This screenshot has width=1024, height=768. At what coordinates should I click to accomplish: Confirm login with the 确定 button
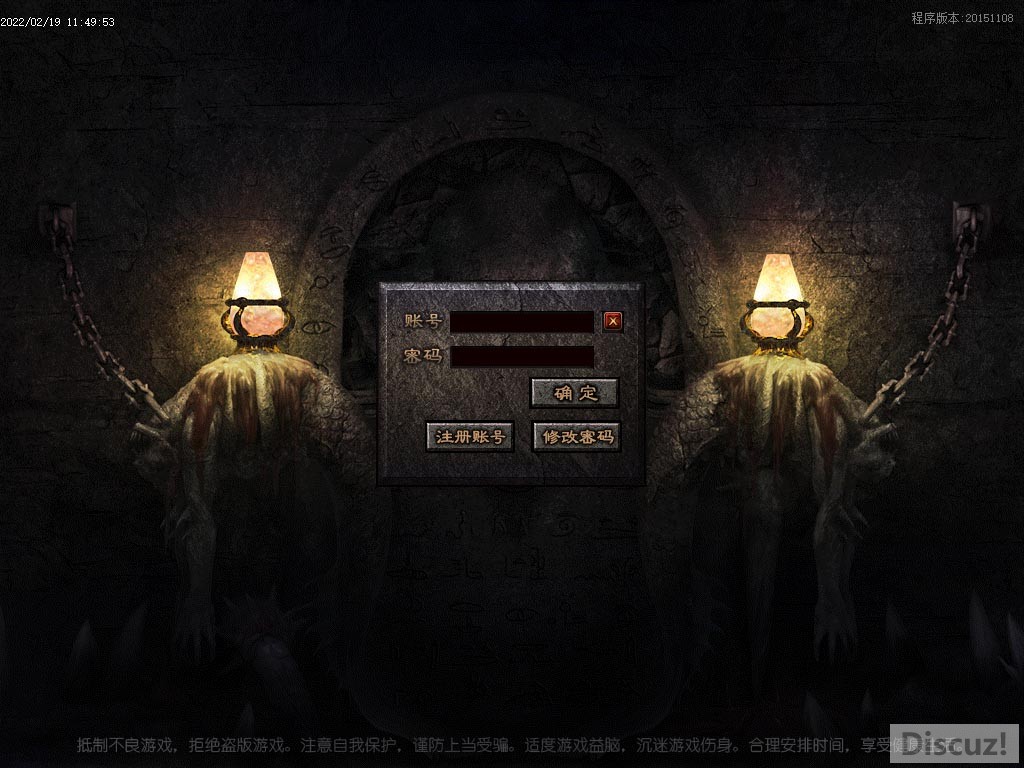[x=574, y=393]
